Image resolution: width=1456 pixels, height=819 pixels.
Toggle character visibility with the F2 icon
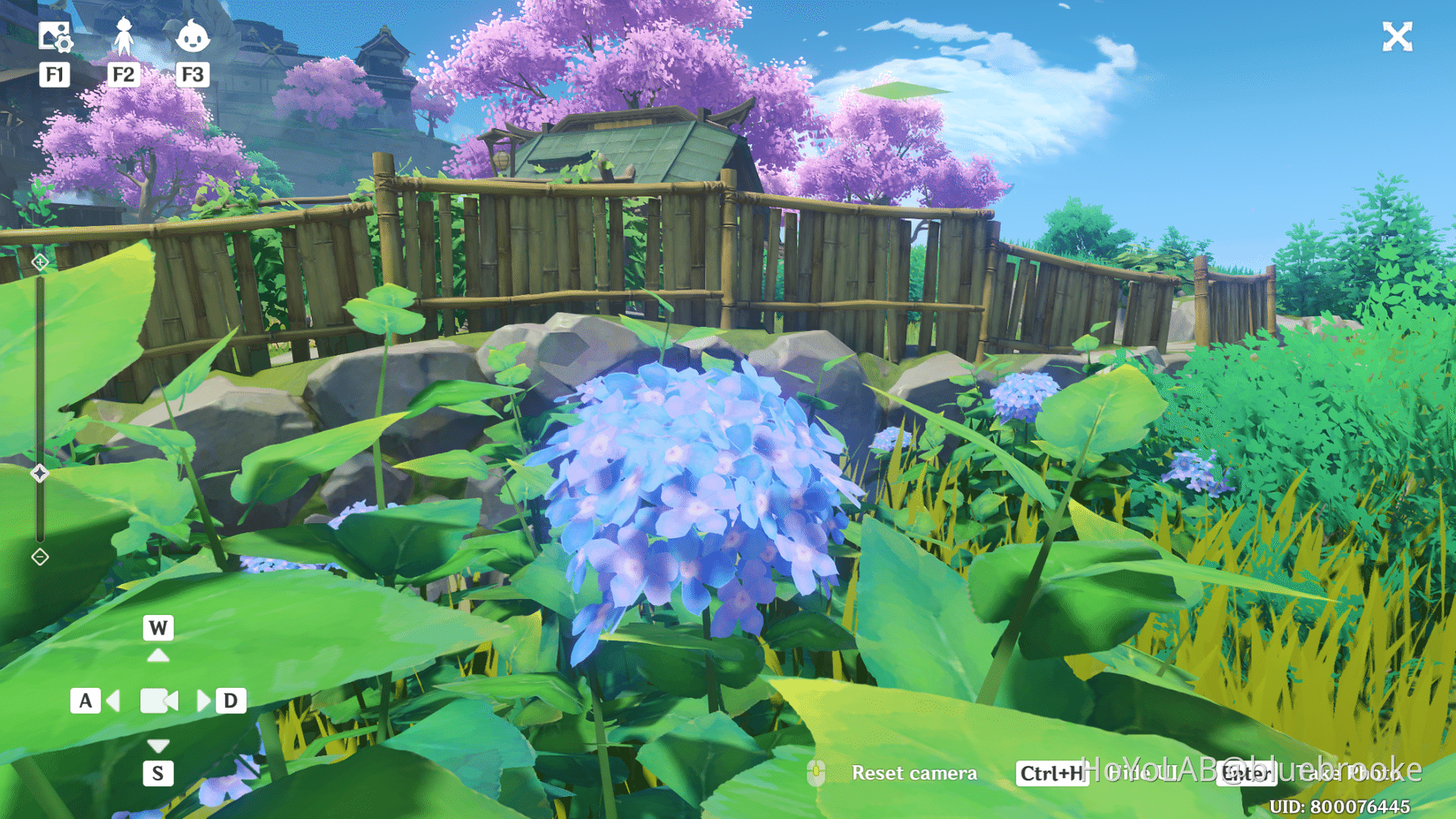tap(124, 38)
